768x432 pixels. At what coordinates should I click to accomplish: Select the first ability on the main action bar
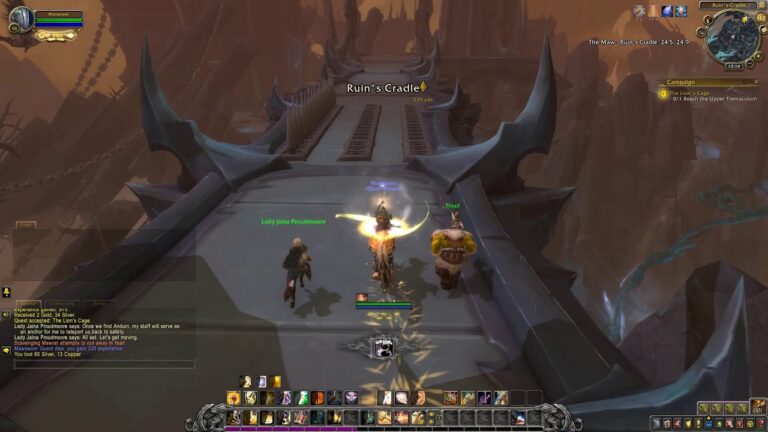pyautogui.click(x=234, y=417)
